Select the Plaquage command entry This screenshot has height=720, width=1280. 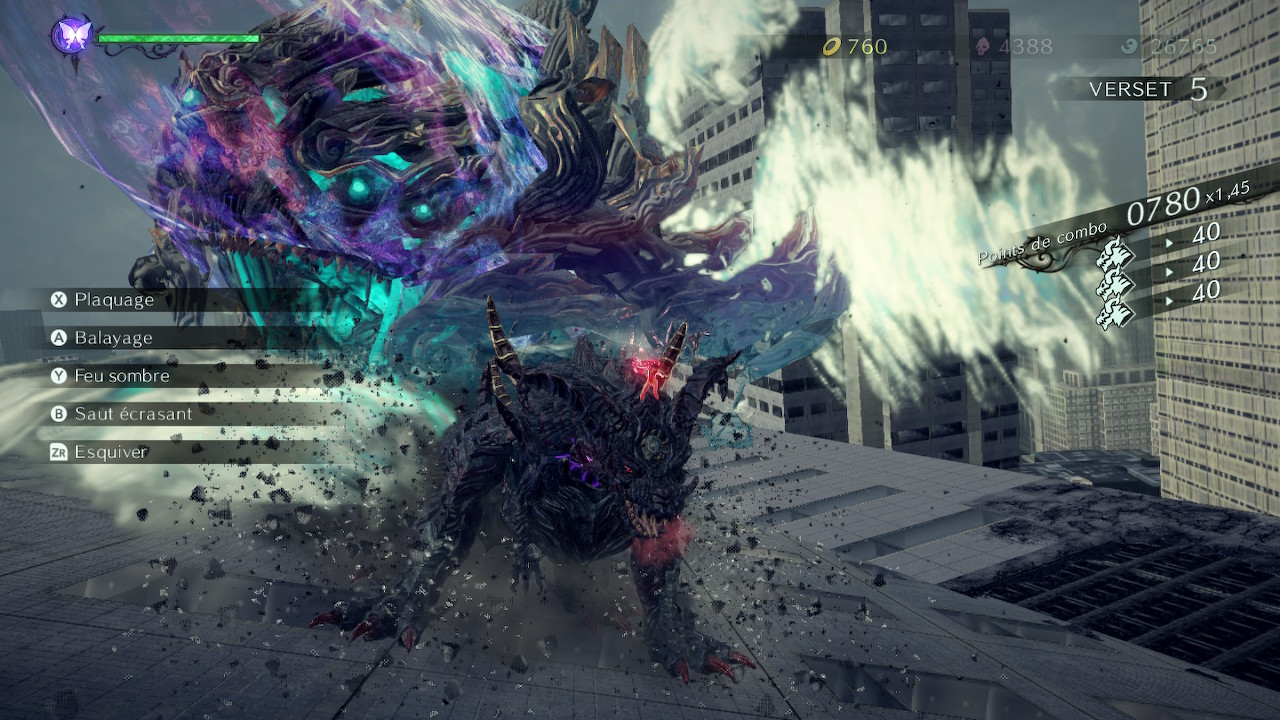113,300
